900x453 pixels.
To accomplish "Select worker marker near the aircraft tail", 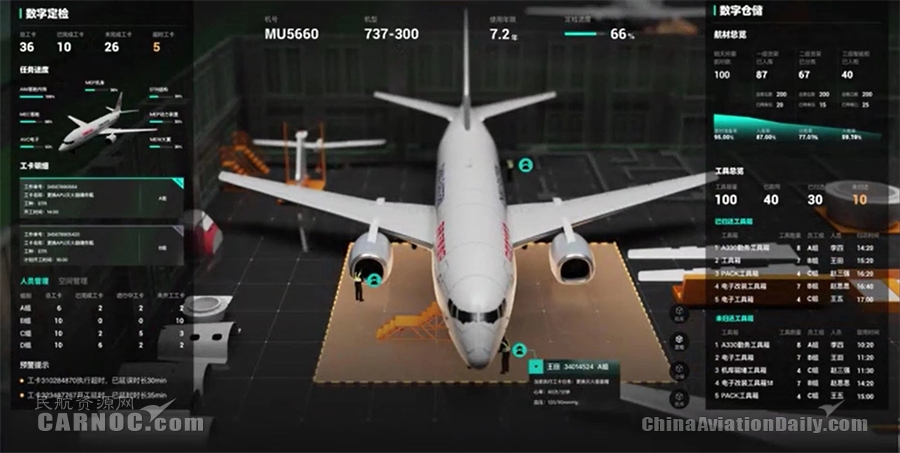I will pyautogui.click(x=524, y=165).
